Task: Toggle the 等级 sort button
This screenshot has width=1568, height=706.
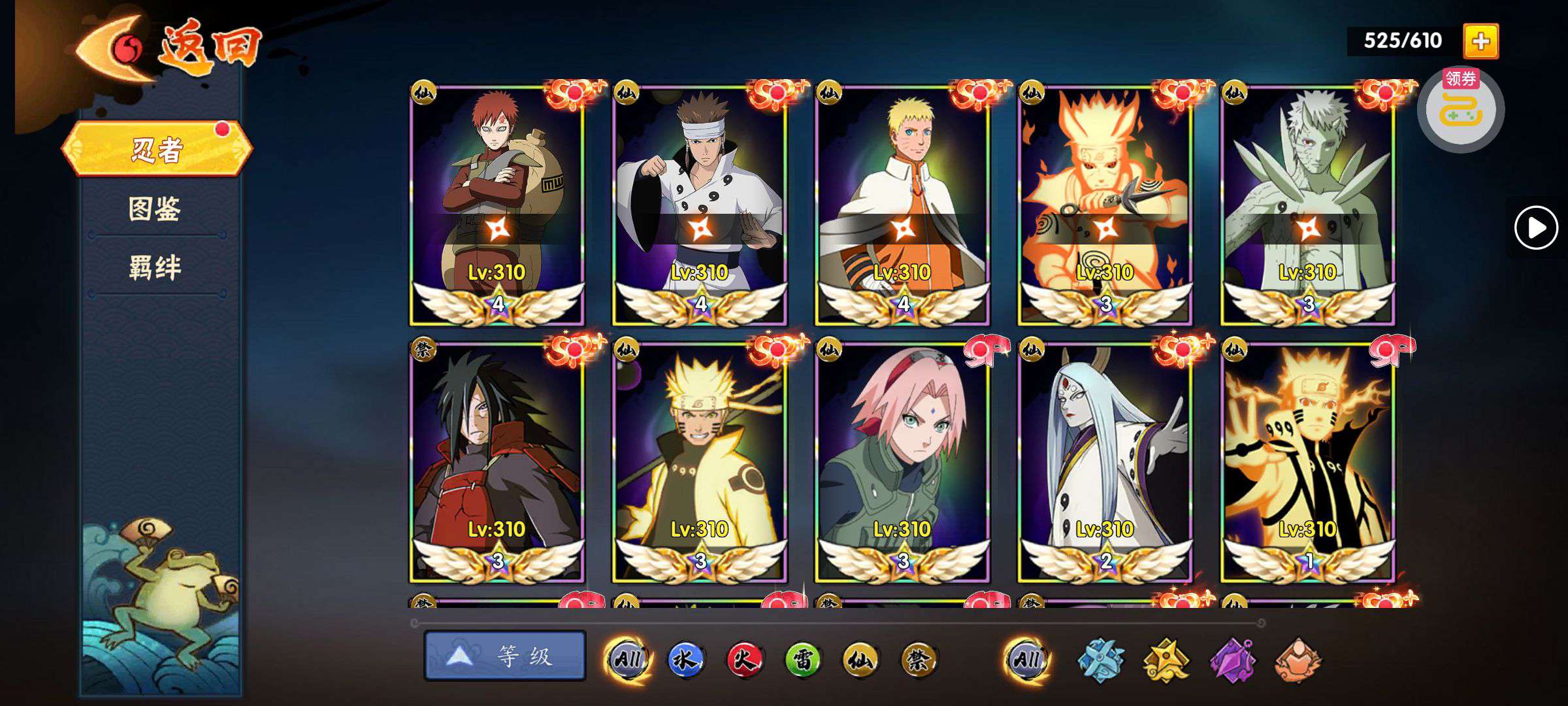Action: pos(504,656)
